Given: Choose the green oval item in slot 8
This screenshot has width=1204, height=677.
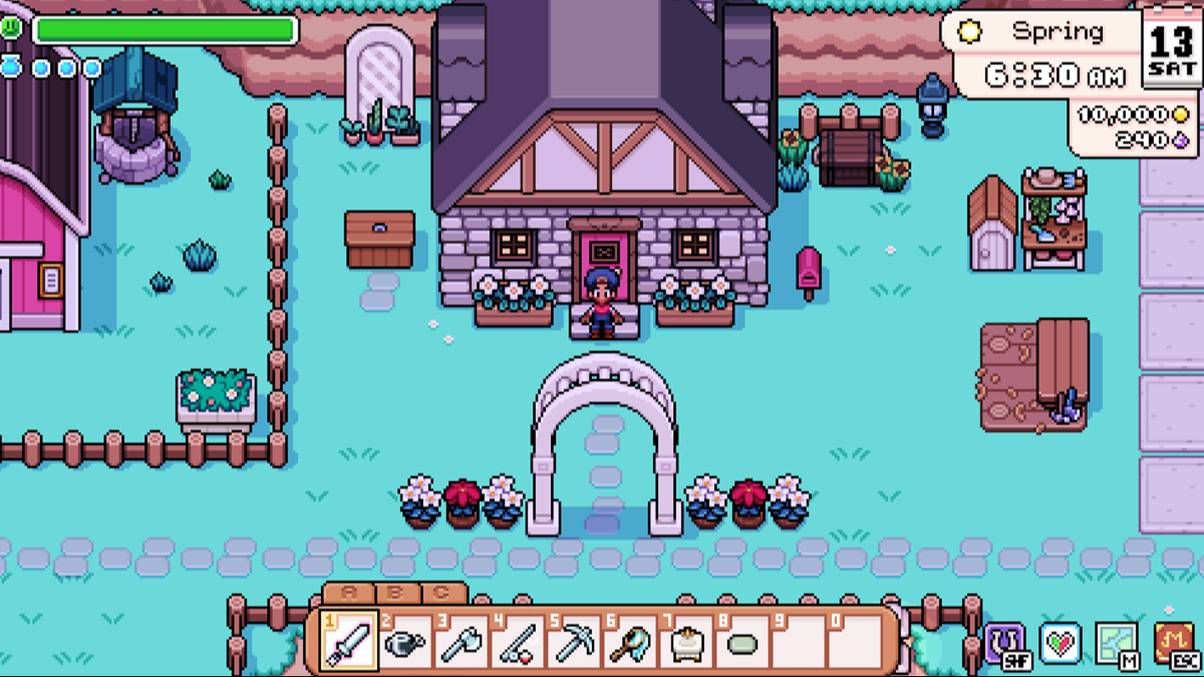Looking at the screenshot, I should coord(742,642).
